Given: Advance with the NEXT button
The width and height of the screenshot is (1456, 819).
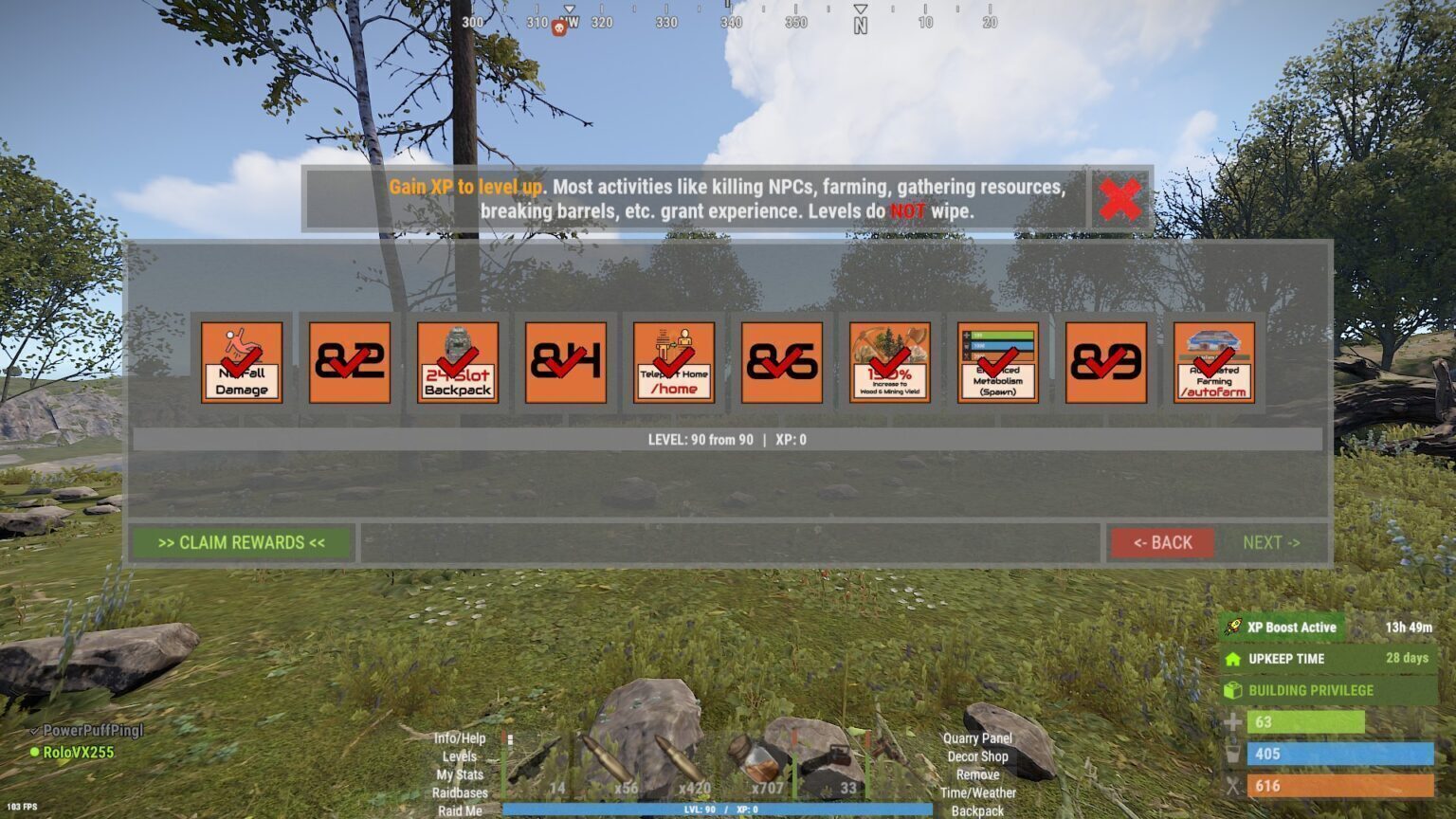Looking at the screenshot, I should (1271, 543).
